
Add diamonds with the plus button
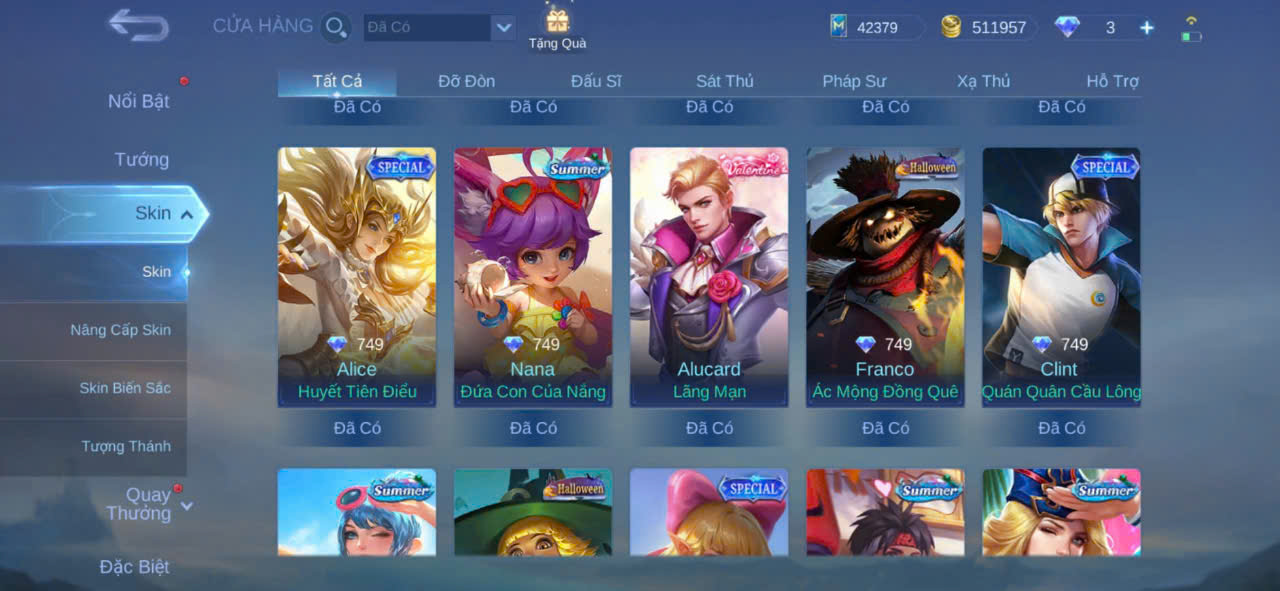[1147, 28]
